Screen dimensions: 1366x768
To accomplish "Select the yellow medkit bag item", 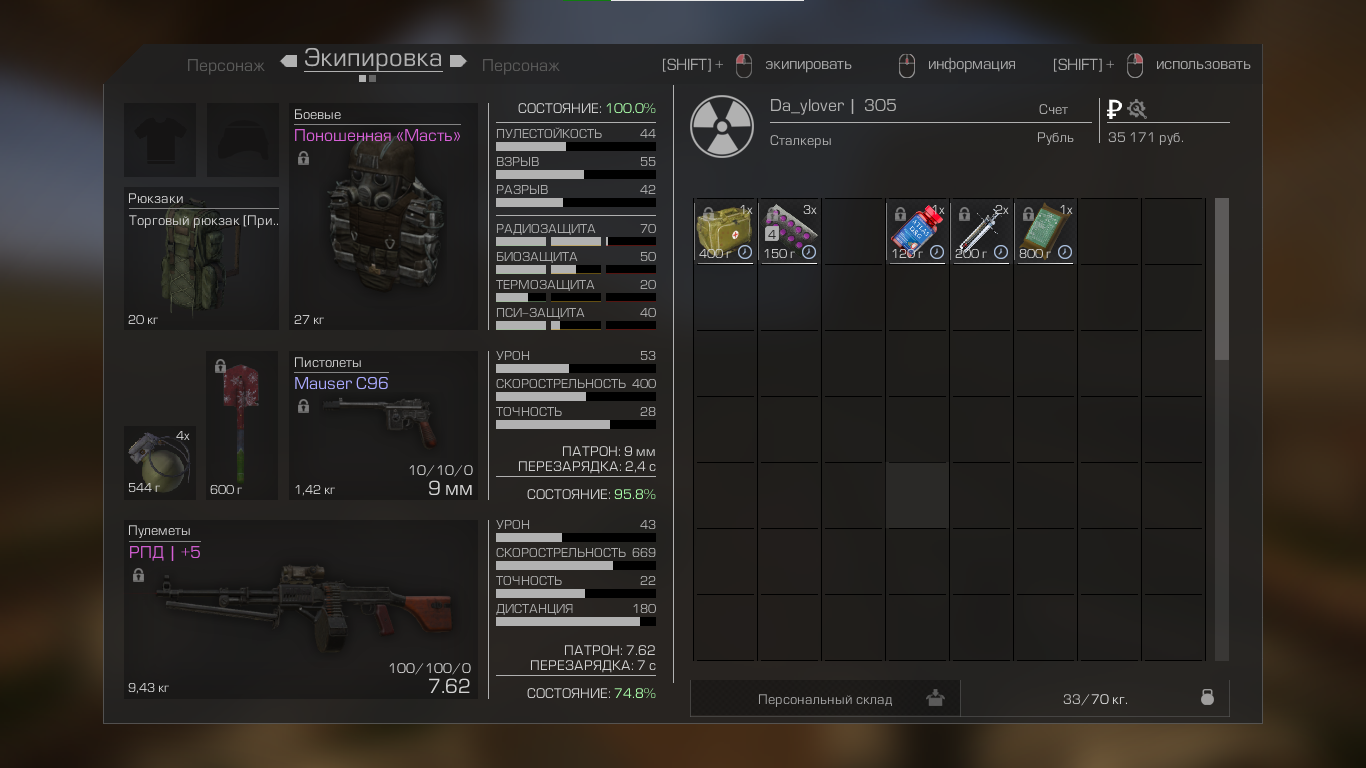I will [725, 231].
